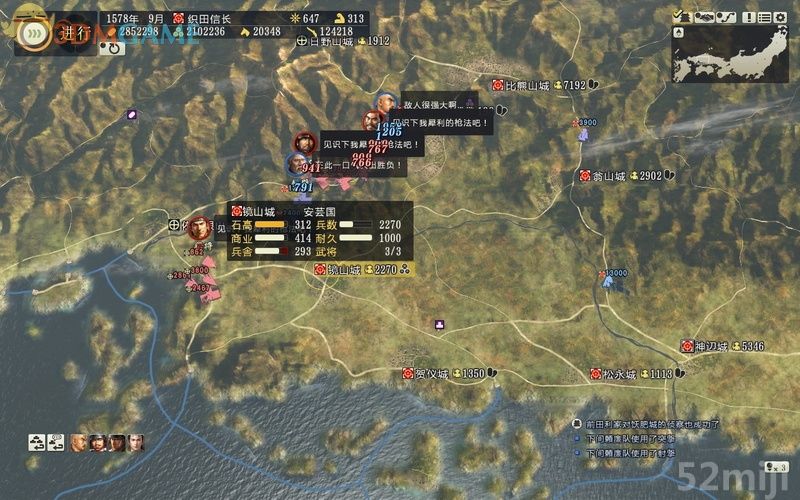
Task: Select the bald officer portrait
Action: click(79, 441)
